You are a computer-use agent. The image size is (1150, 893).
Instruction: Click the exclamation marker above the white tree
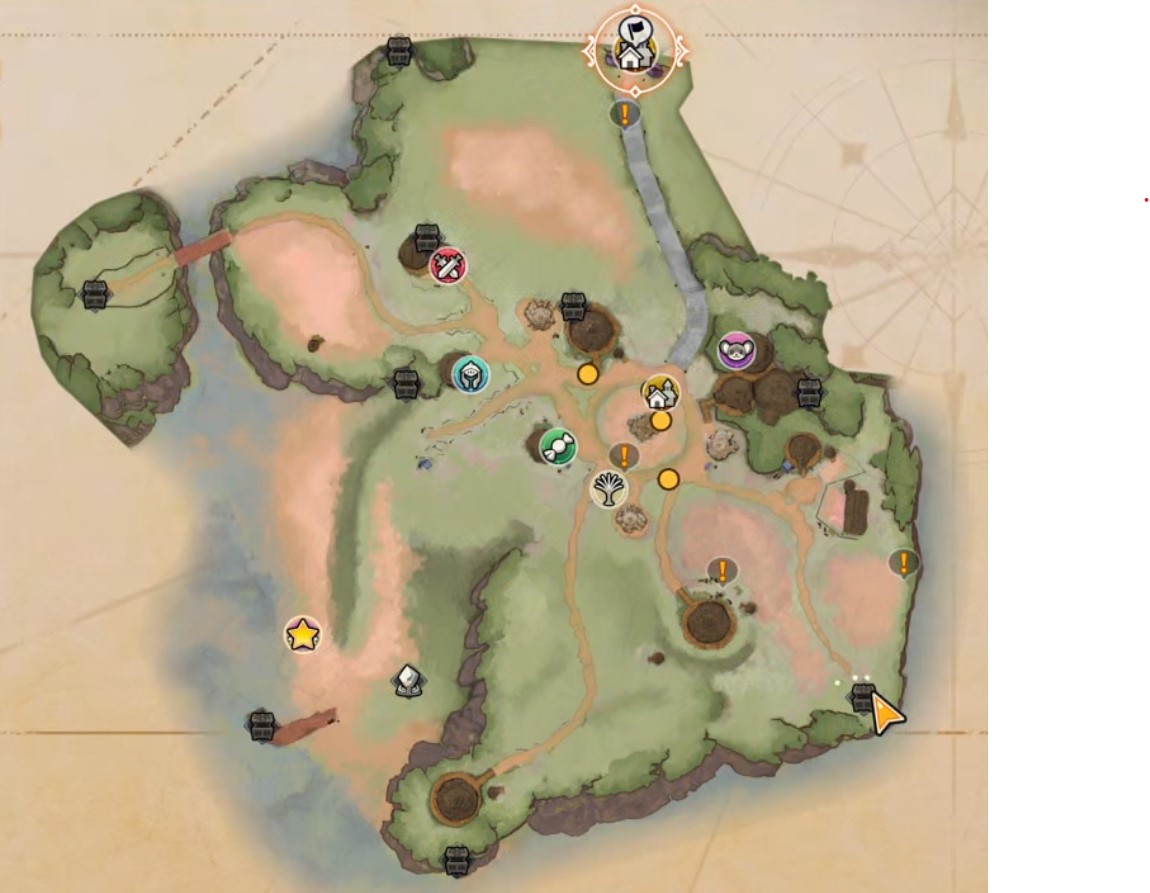point(624,458)
